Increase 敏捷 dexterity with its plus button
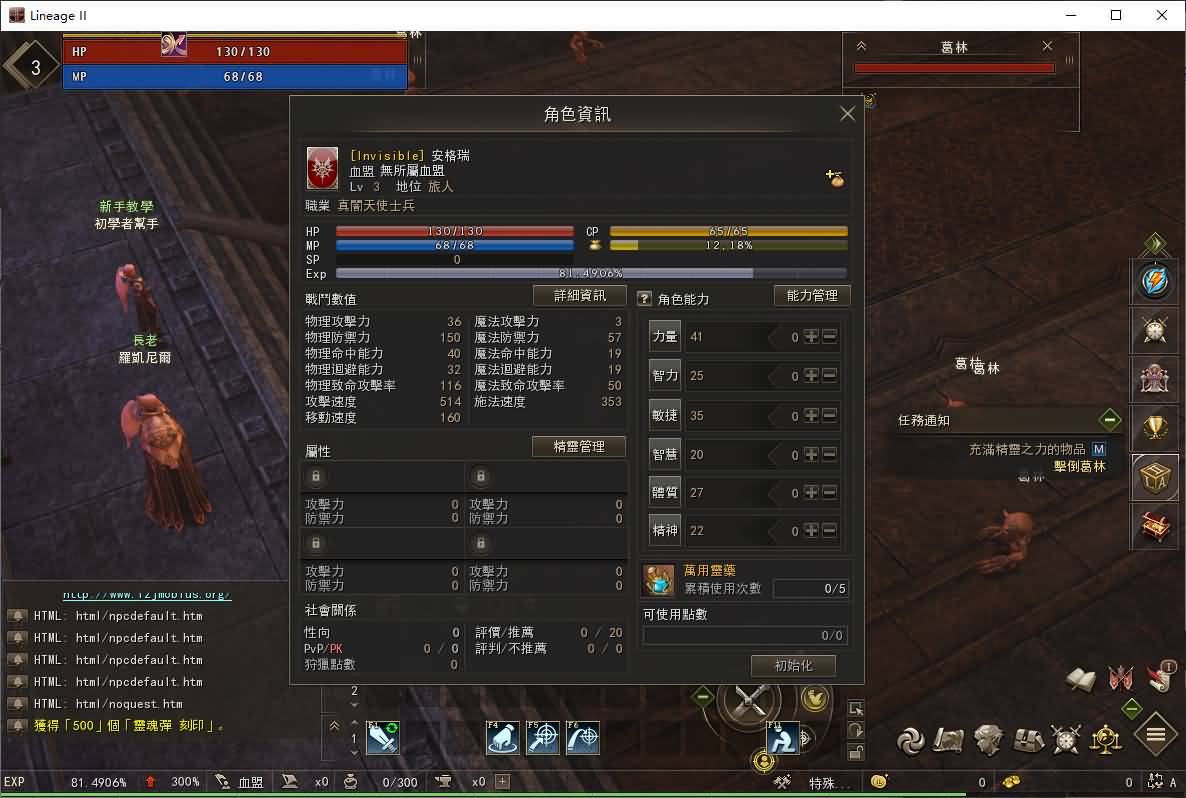Image resolution: width=1186 pixels, height=798 pixels. (x=811, y=415)
